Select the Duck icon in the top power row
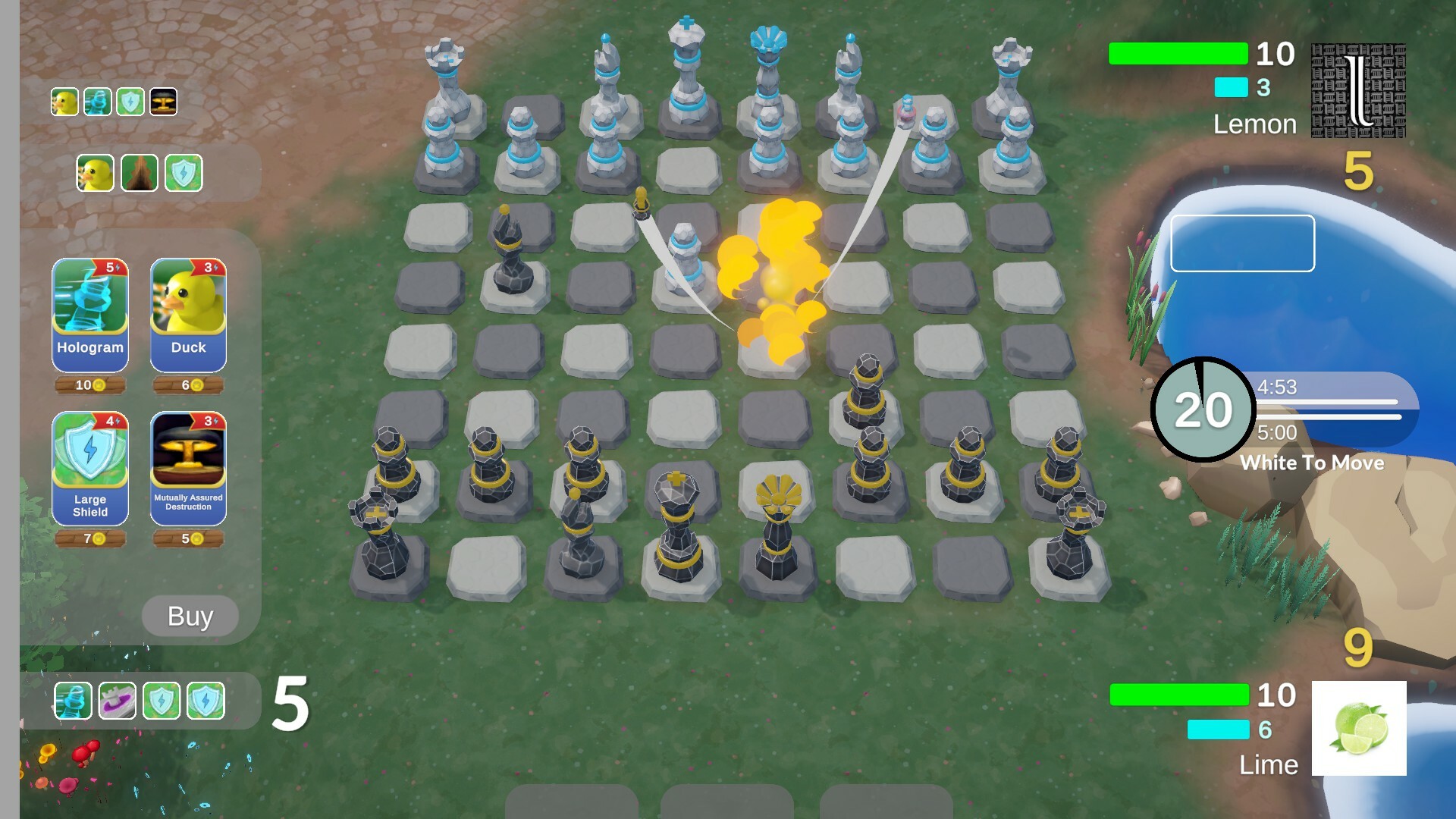This screenshot has width=1456, height=819. pos(64,102)
